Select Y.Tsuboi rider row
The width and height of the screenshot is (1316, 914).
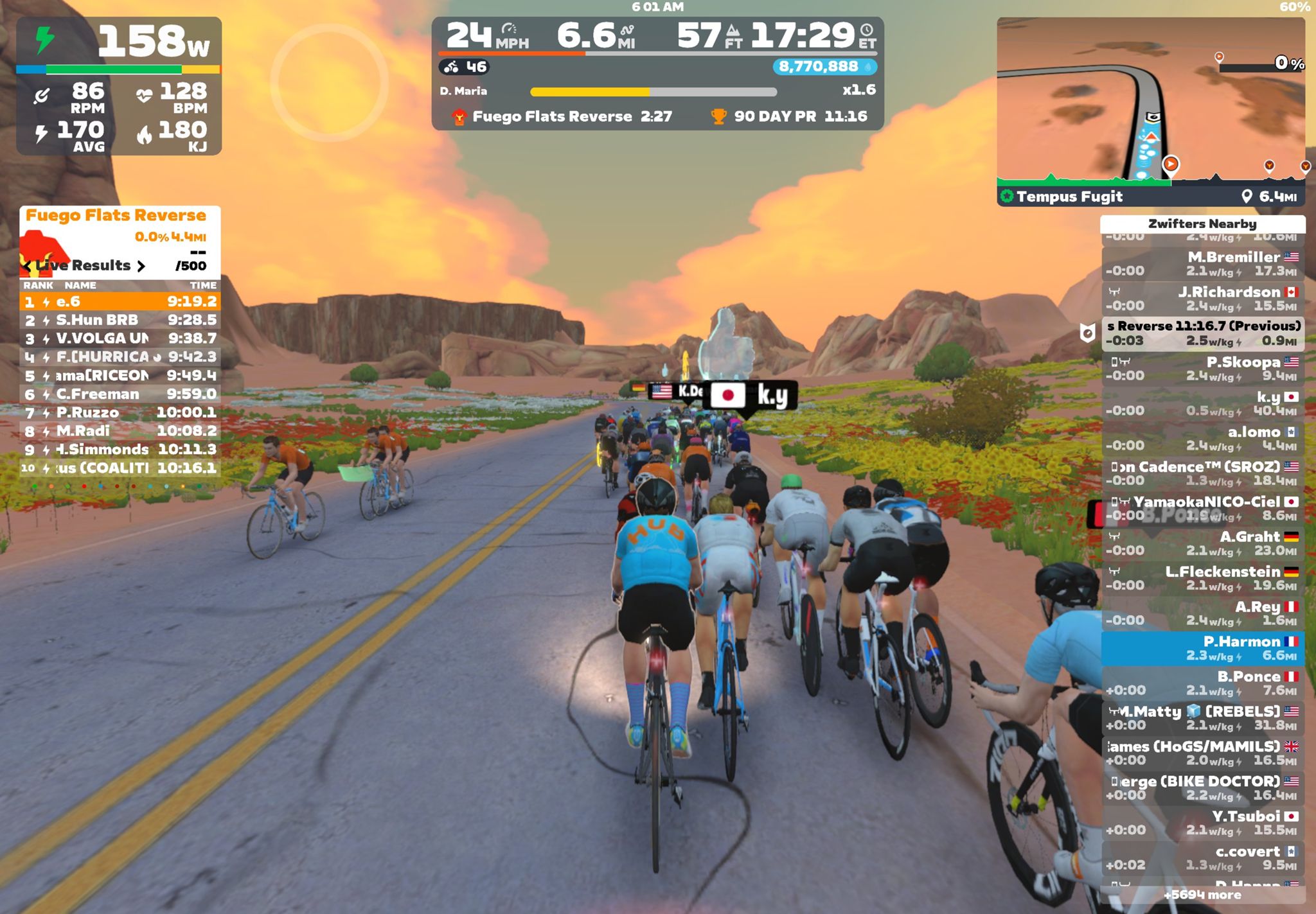[1202, 823]
